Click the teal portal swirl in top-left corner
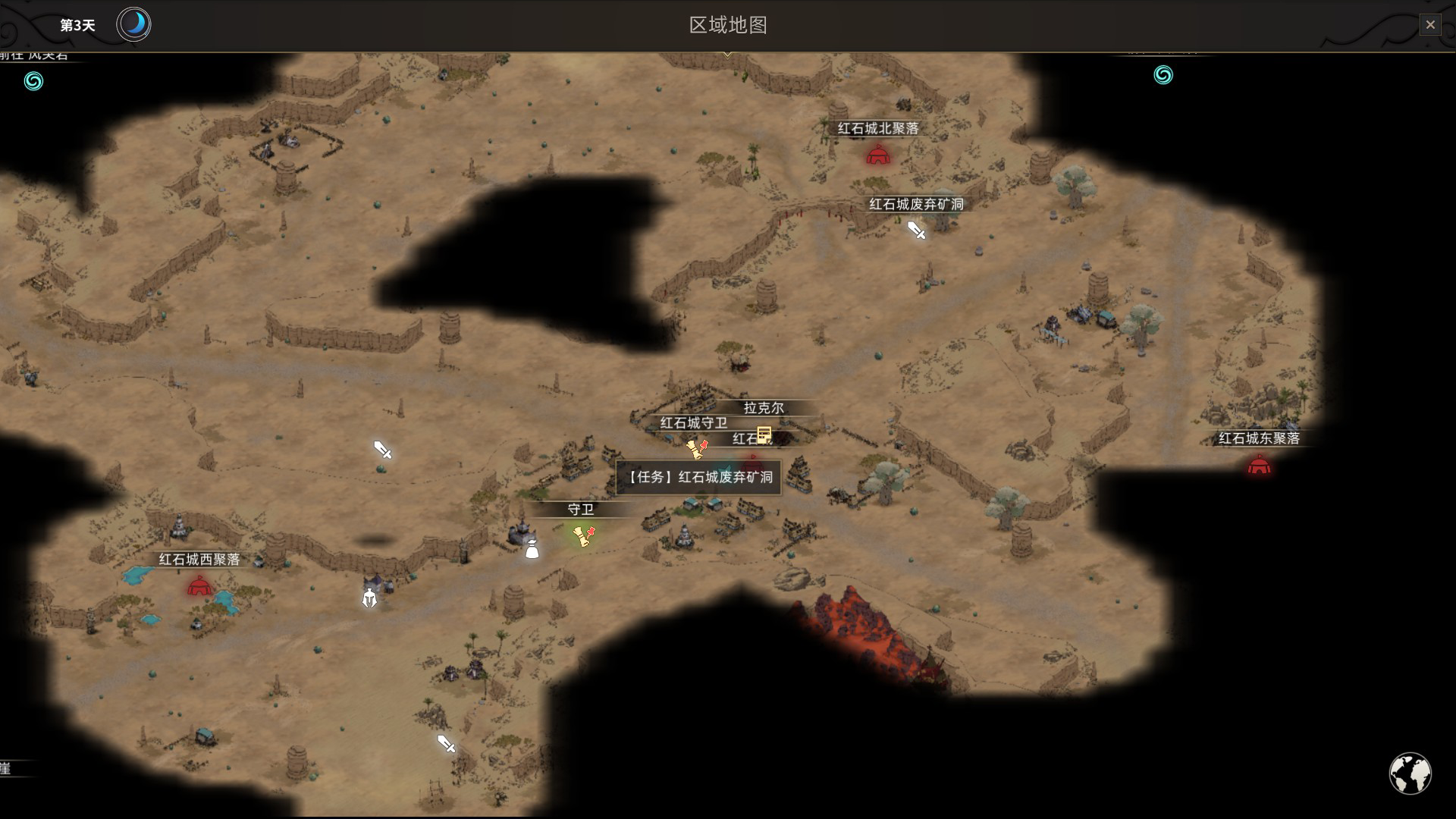 [x=32, y=79]
